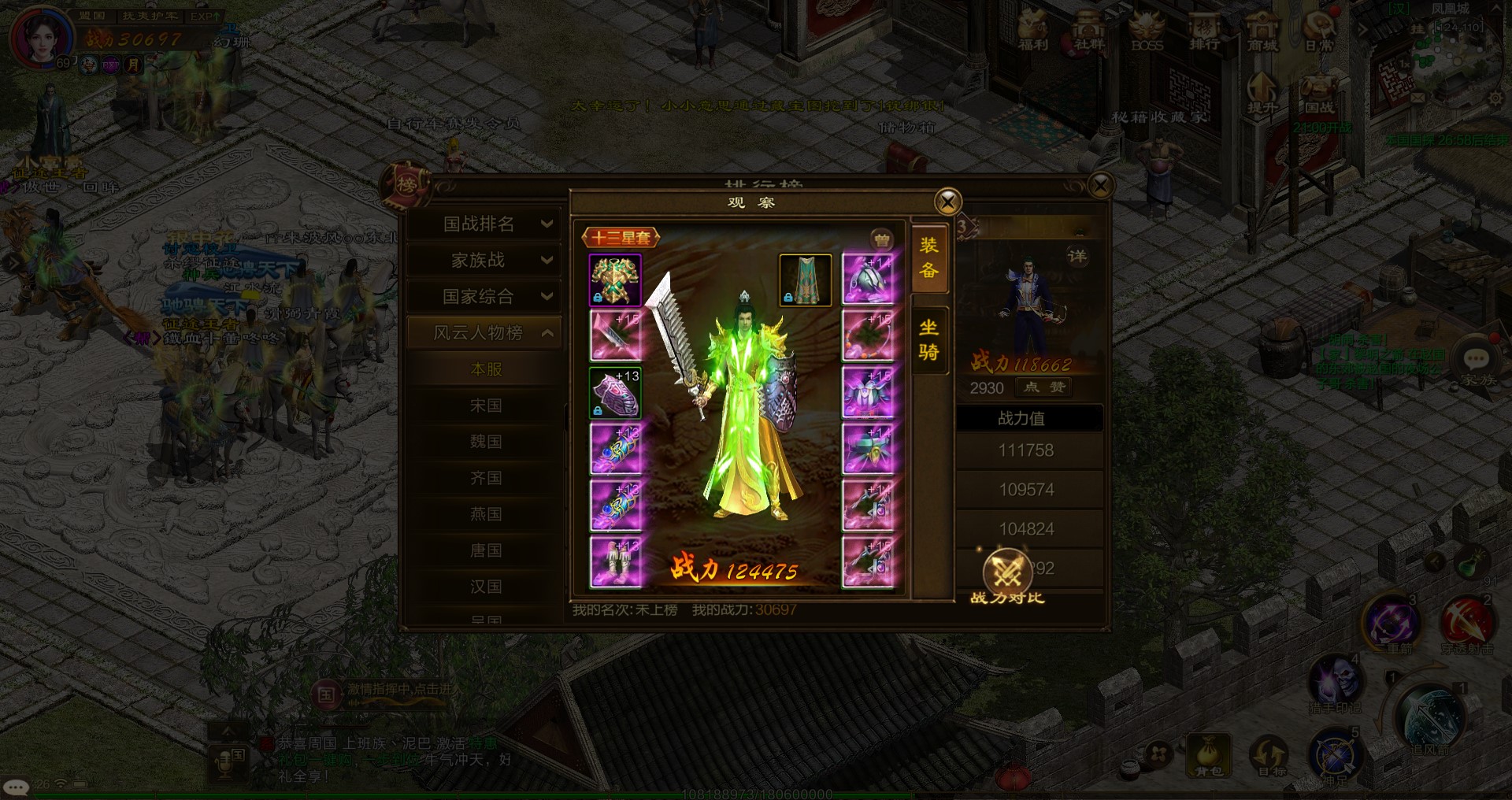1512x800 pixels.
Task: Expand the 国家综合 ranking category
Action: 485,297
